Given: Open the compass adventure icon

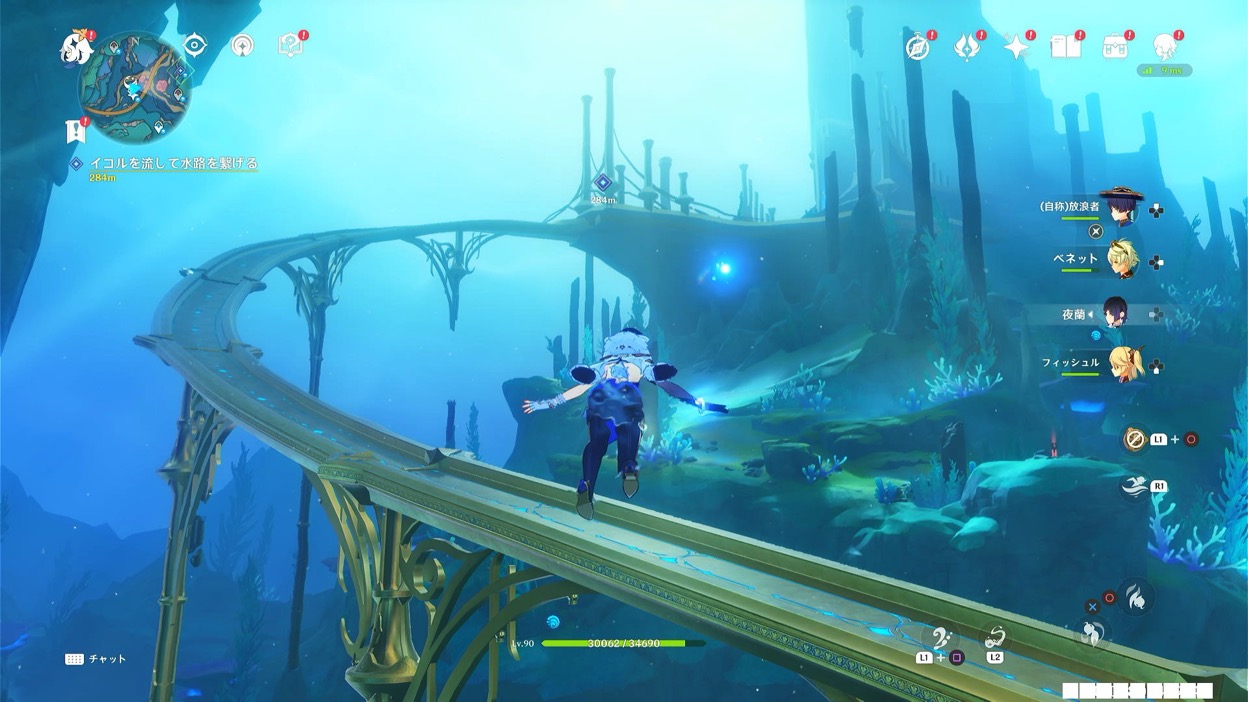Looking at the screenshot, I should pyautogui.click(x=917, y=47).
